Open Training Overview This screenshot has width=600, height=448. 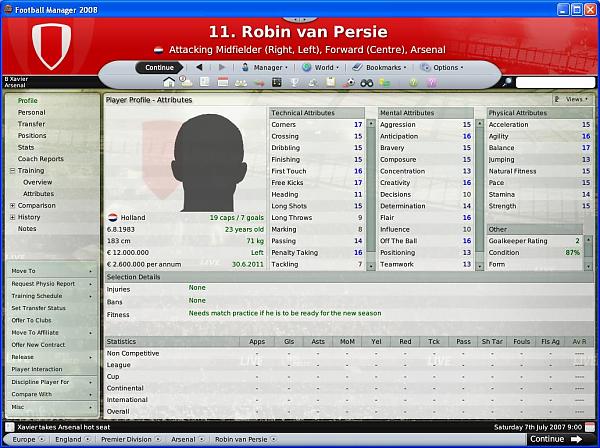pyautogui.click(x=38, y=182)
